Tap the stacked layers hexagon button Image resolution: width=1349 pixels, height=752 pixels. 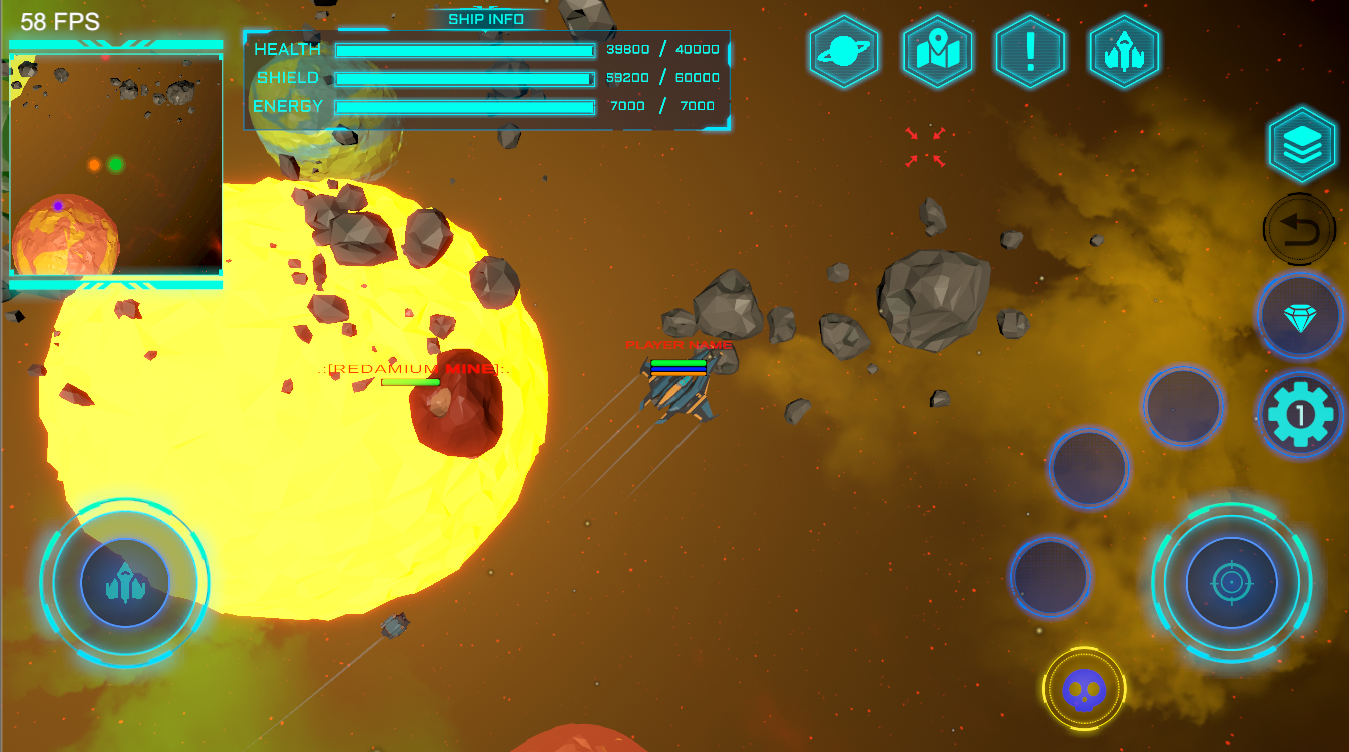[1301, 145]
